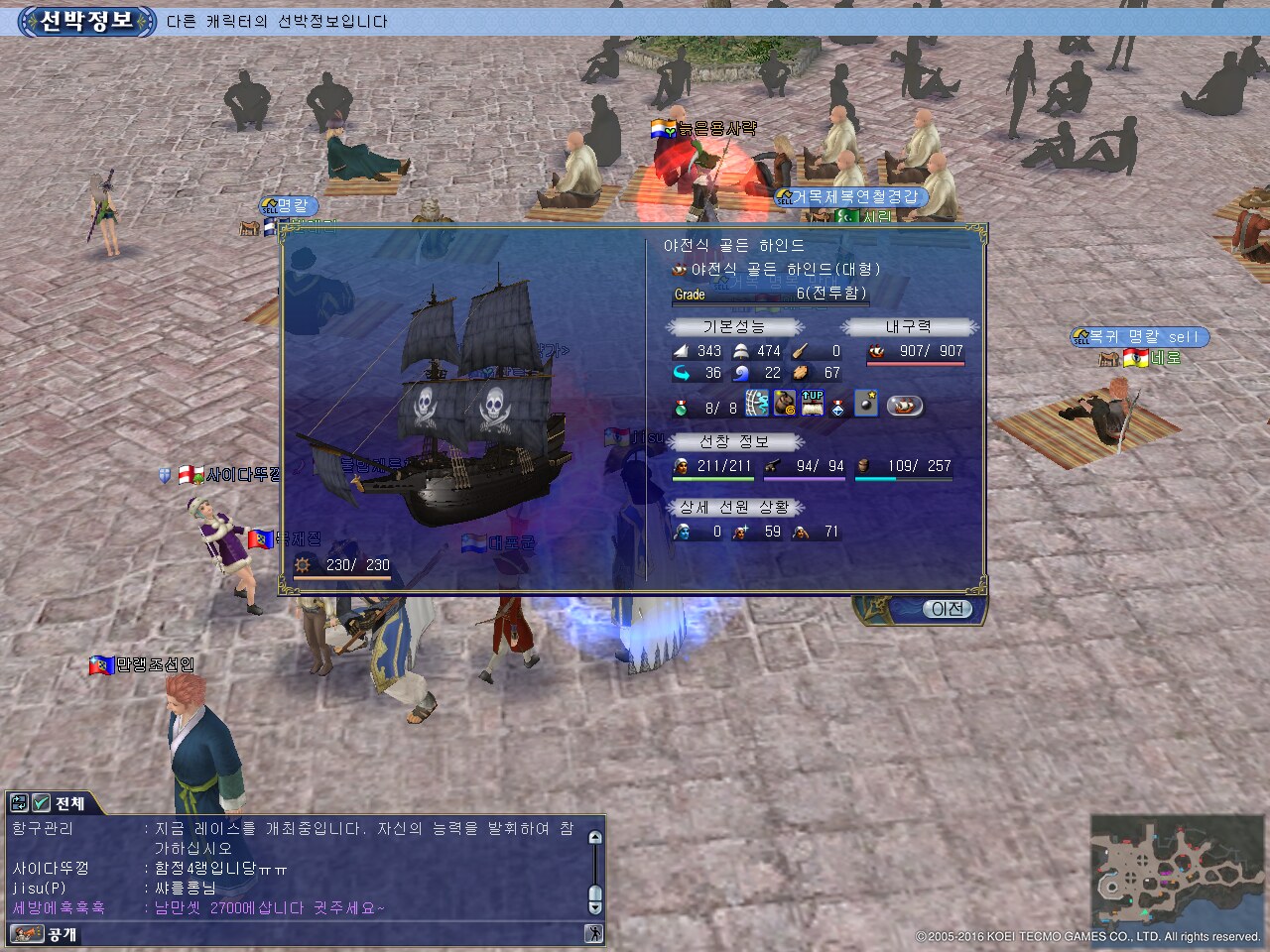Select the starred cannonball skill icon
The width and height of the screenshot is (1270, 952).
[866, 404]
